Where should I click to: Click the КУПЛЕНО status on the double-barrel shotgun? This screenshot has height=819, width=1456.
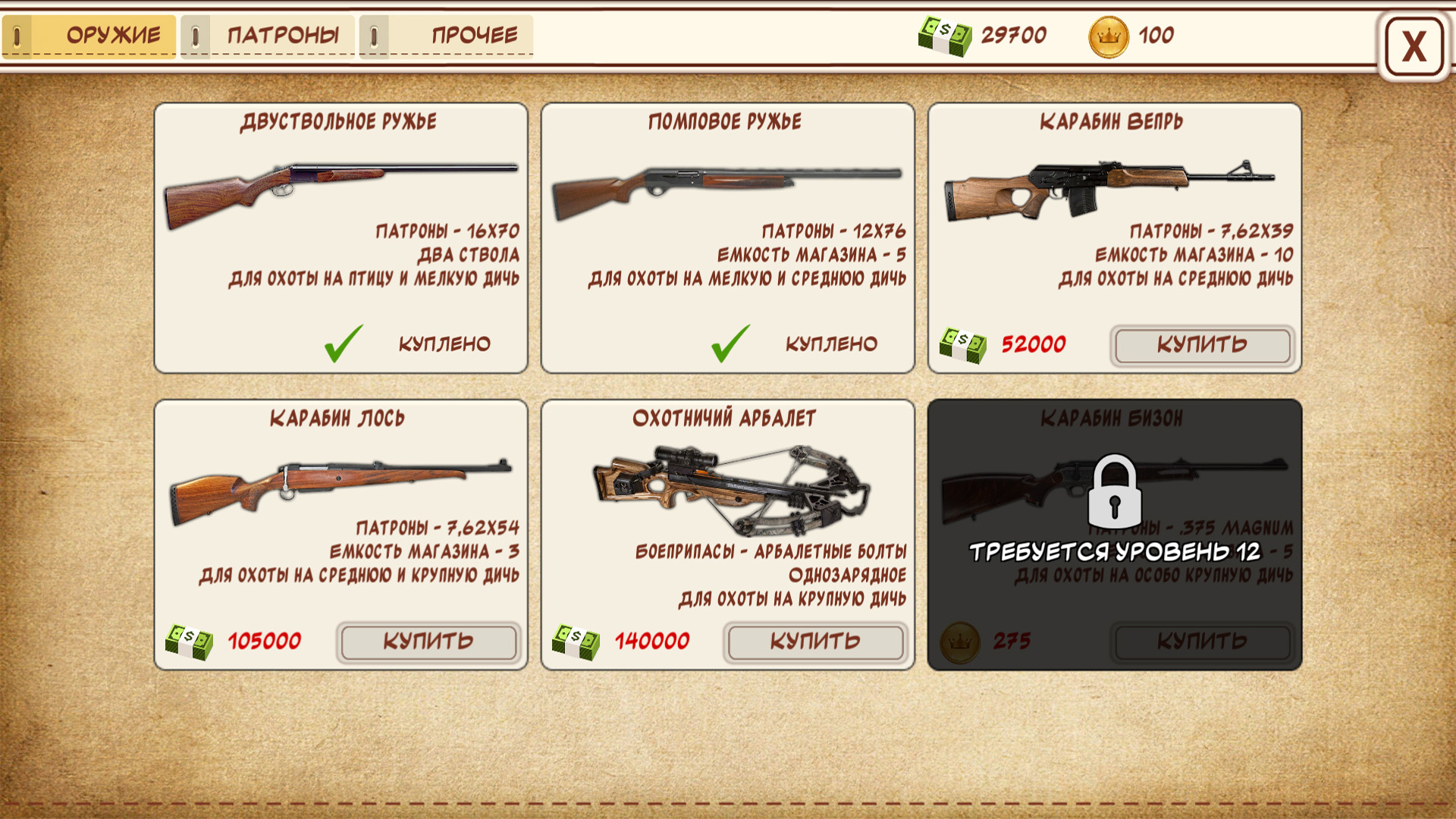(444, 343)
